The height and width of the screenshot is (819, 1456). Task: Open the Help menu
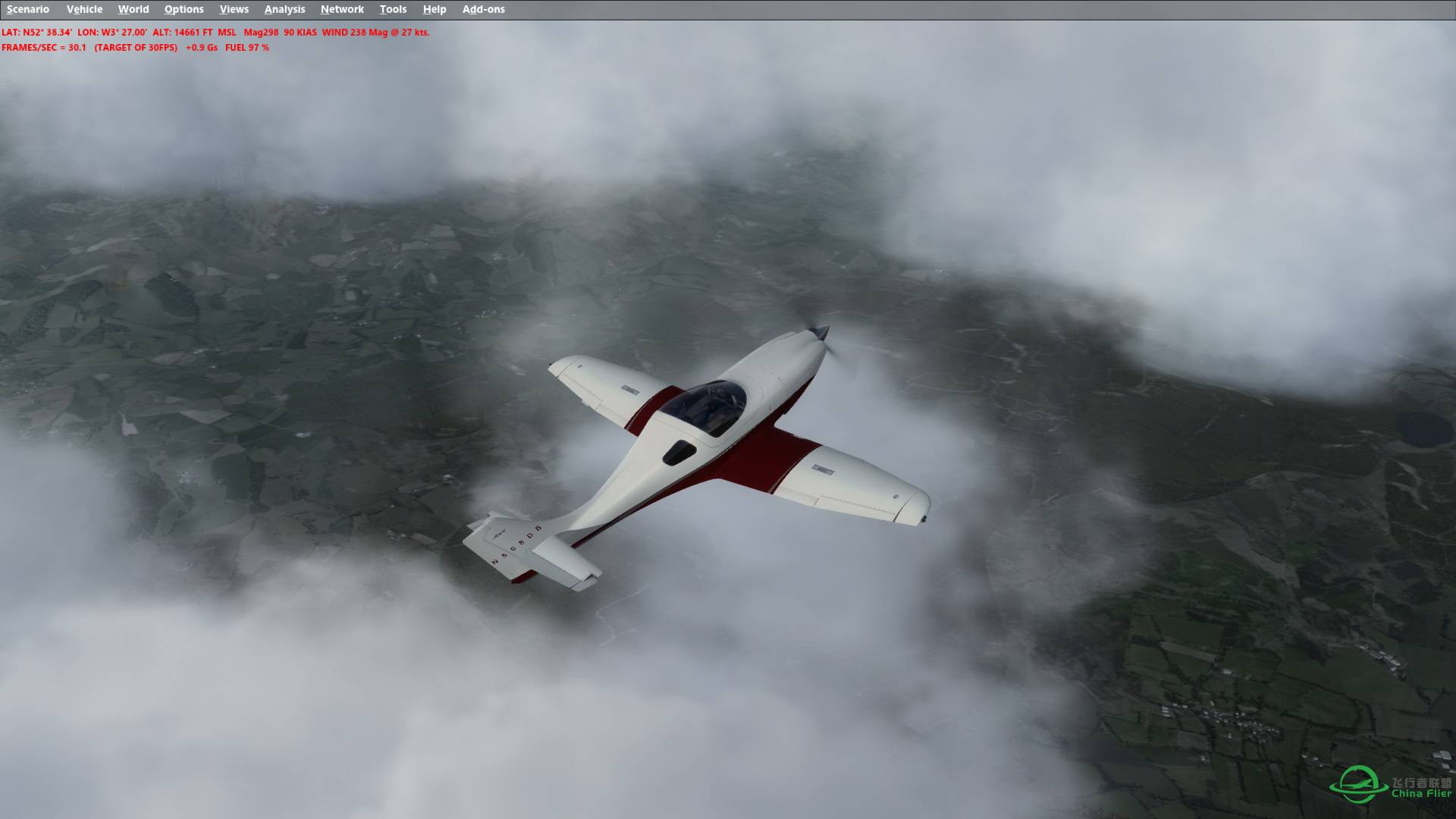coord(433,9)
